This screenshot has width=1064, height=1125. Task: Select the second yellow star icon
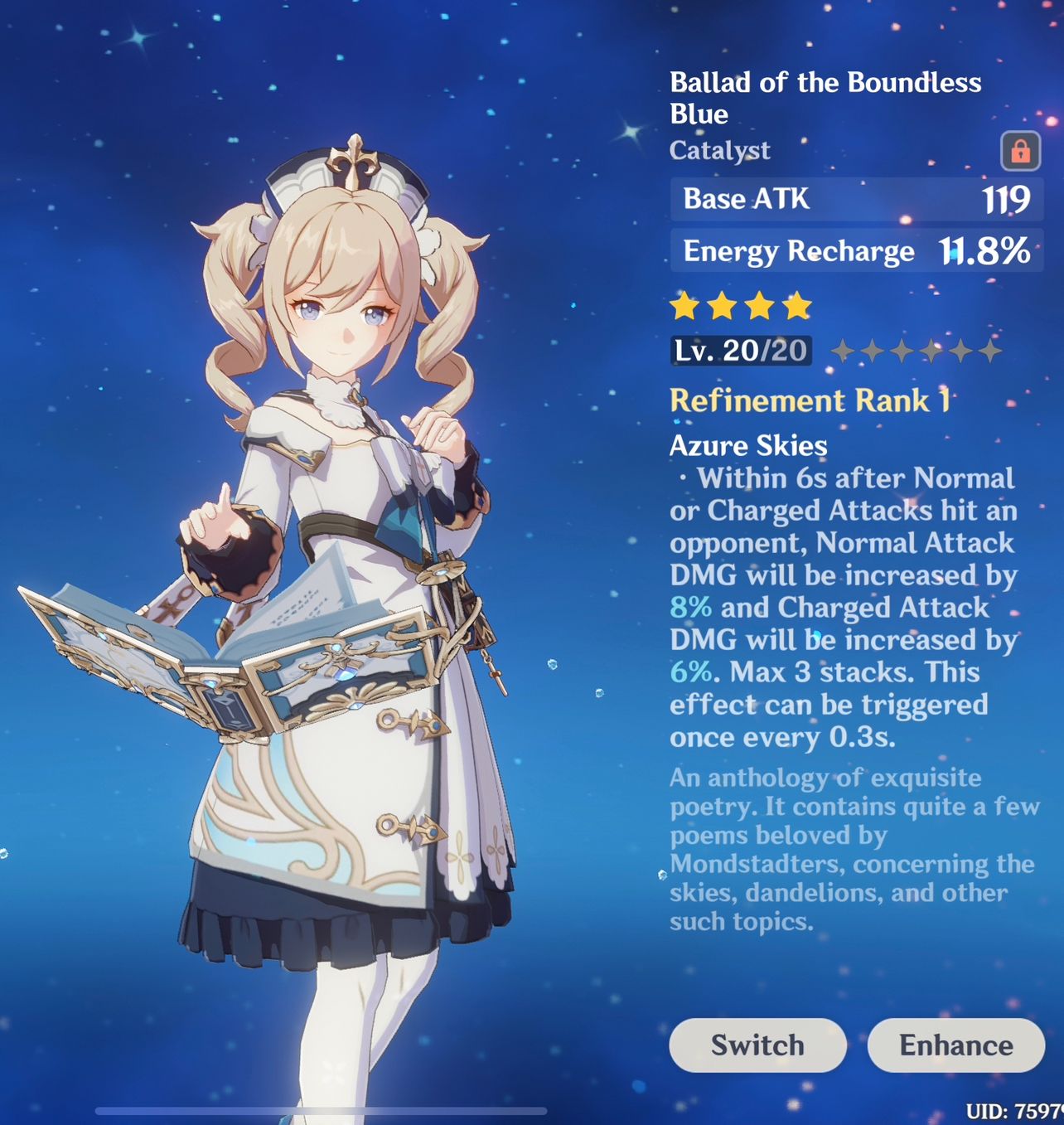coord(723,307)
